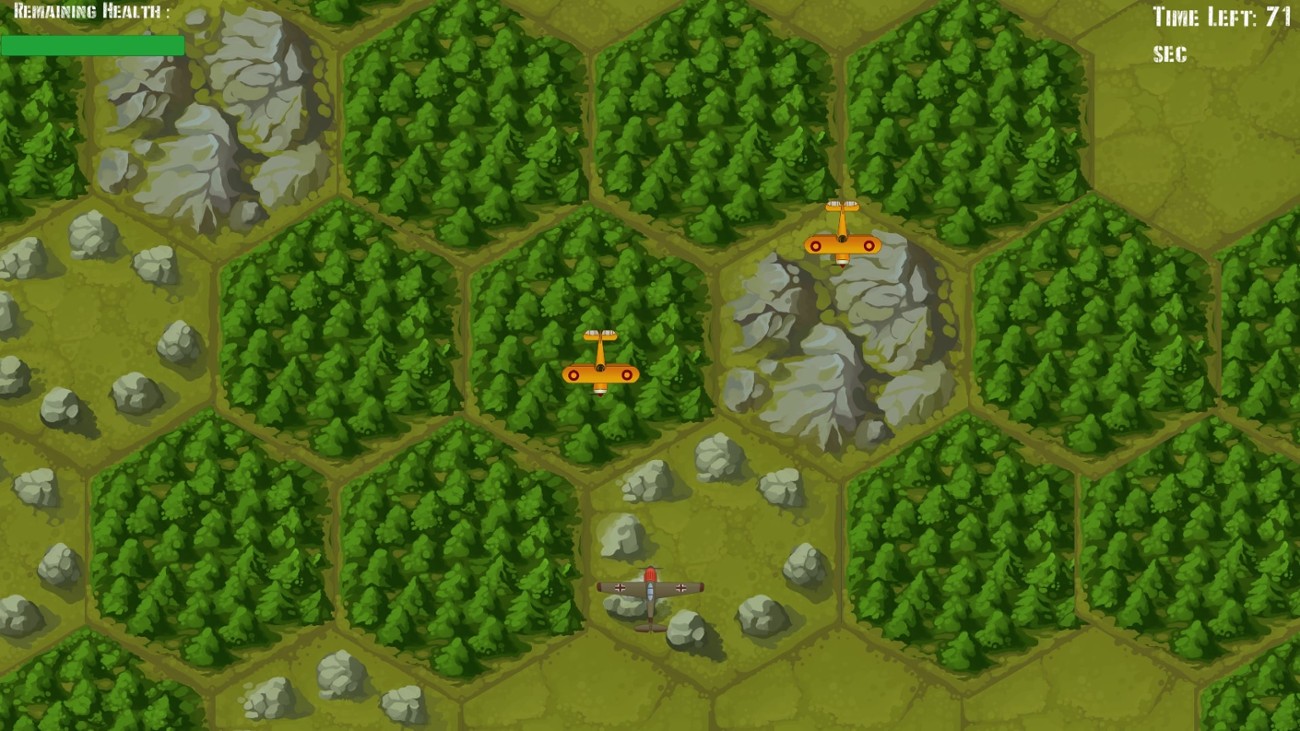The width and height of the screenshot is (1300, 731).
Task: Click the propeller of the center yellow biplane
Action: [x=600, y=333]
